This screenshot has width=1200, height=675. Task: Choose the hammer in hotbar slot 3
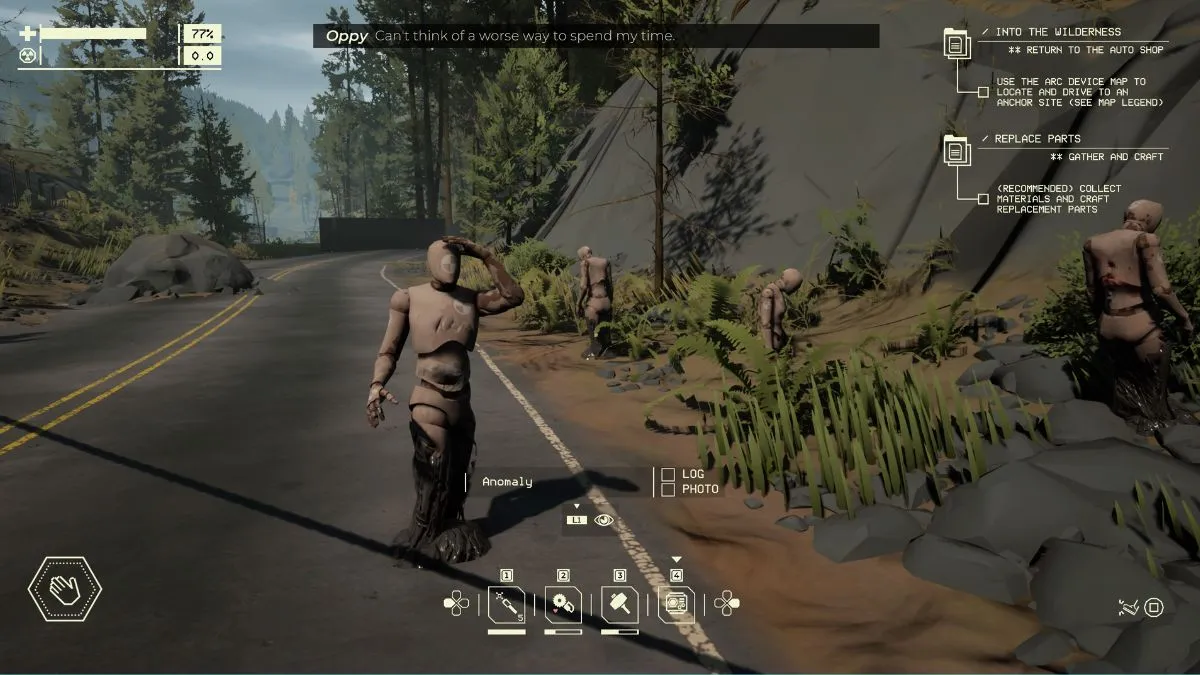click(x=620, y=605)
